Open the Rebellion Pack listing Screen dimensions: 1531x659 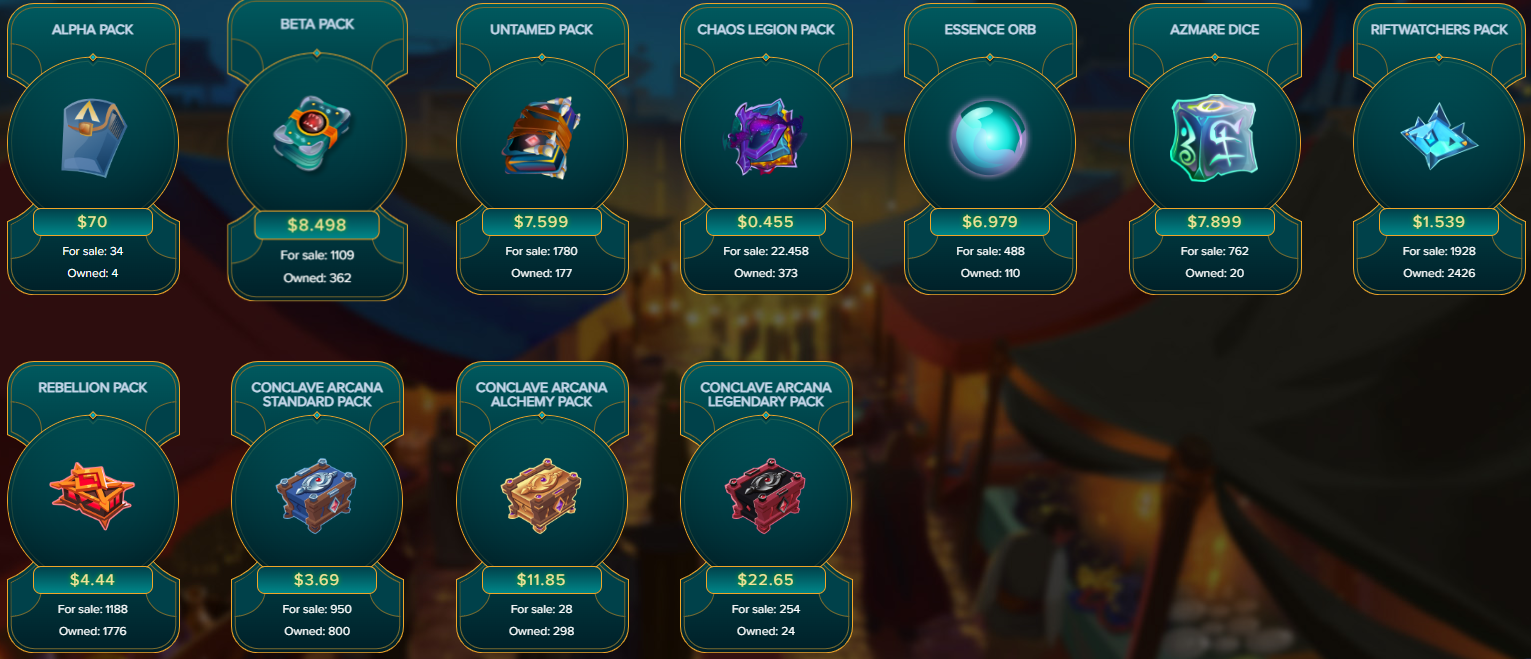(93, 498)
